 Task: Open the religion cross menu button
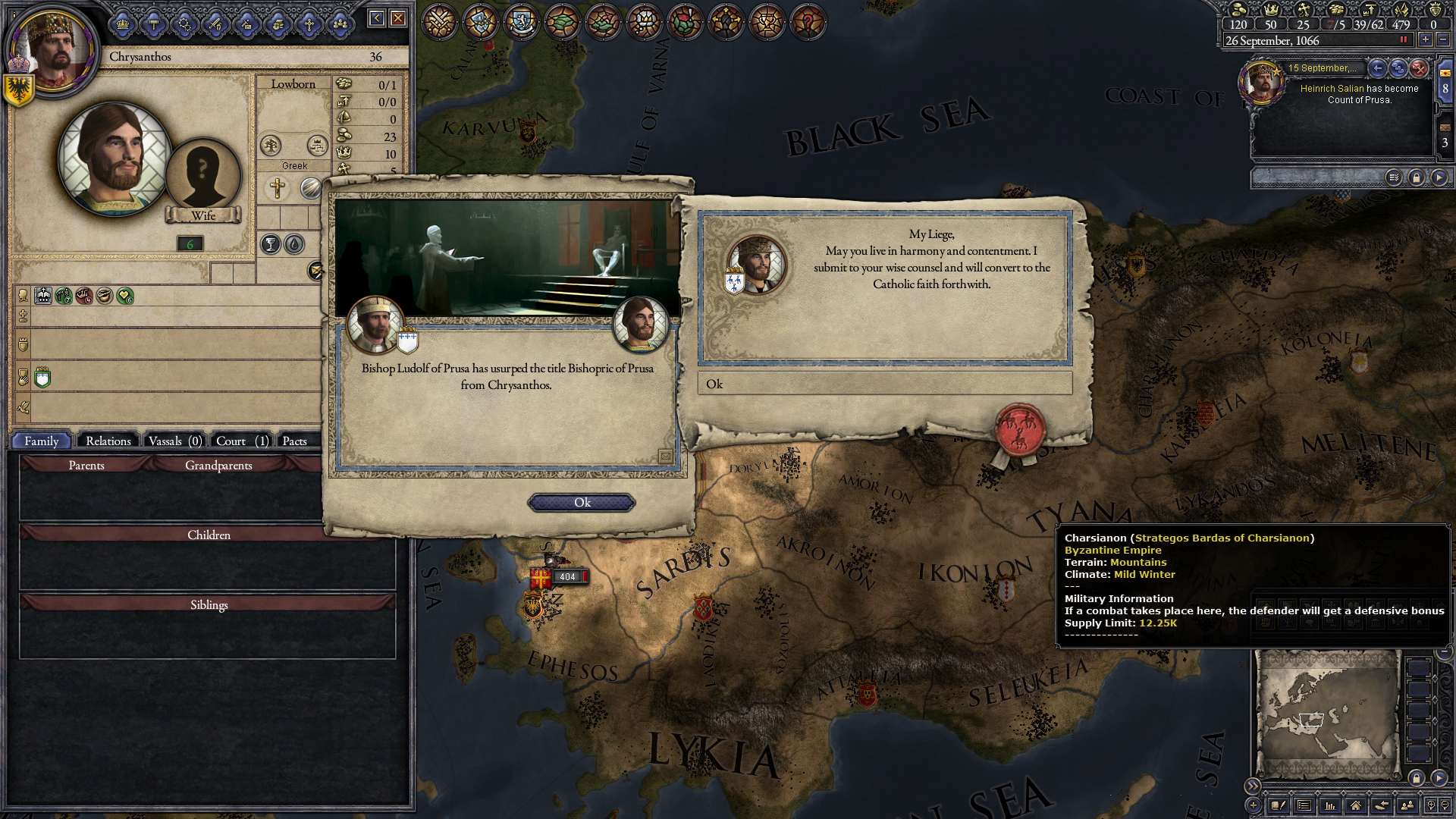pos(309,25)
